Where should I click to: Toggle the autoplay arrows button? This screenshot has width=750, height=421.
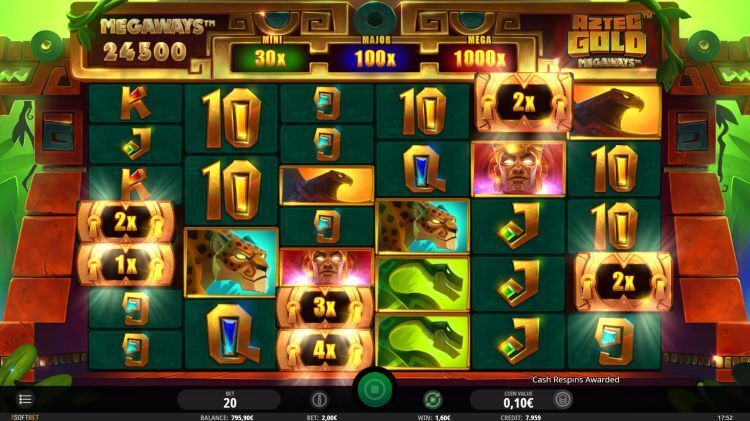(432, 399)
